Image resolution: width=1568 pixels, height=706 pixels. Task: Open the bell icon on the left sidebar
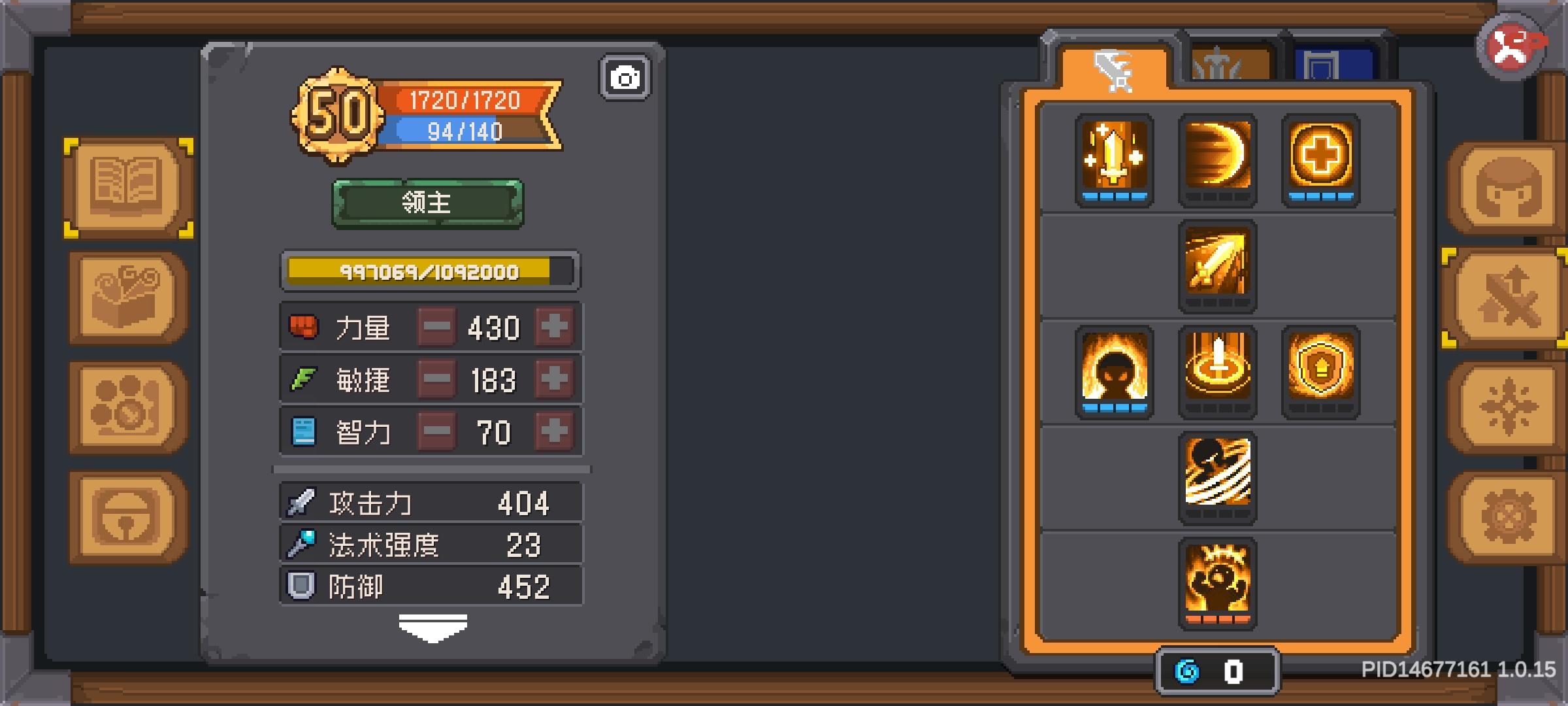pos(128,515)
